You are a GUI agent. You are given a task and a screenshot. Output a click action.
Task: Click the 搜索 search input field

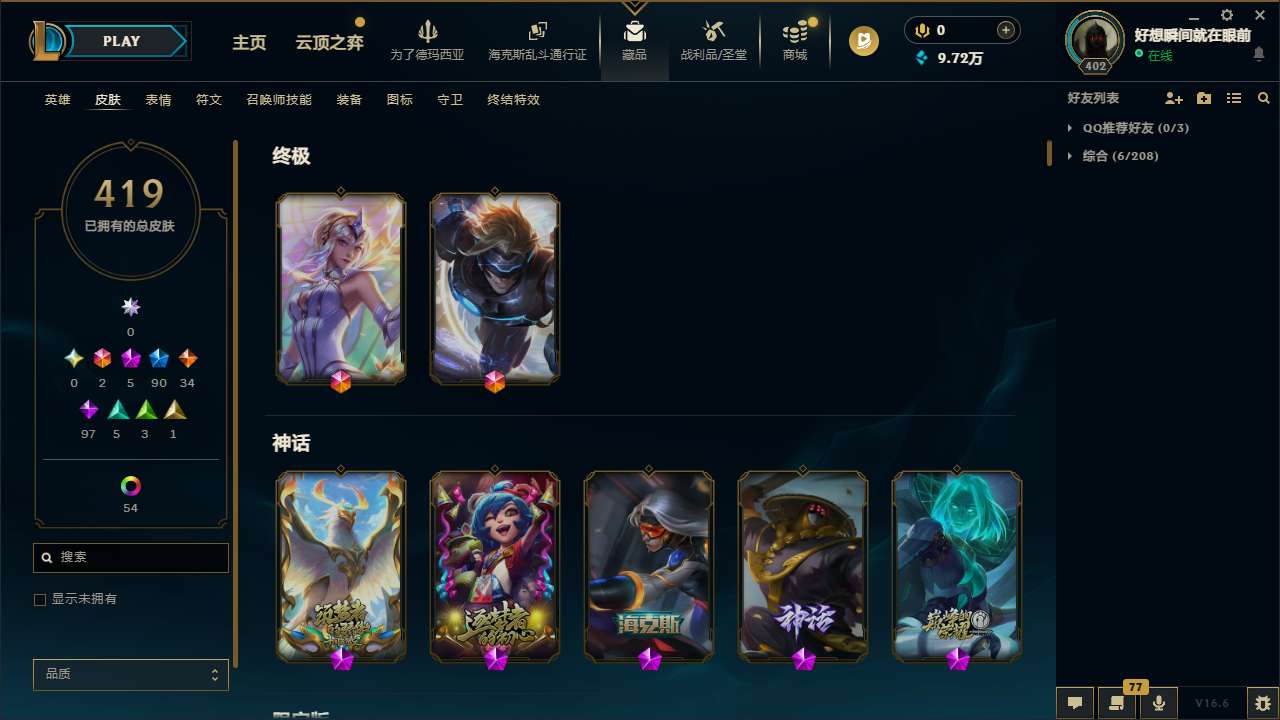(130, 557)
